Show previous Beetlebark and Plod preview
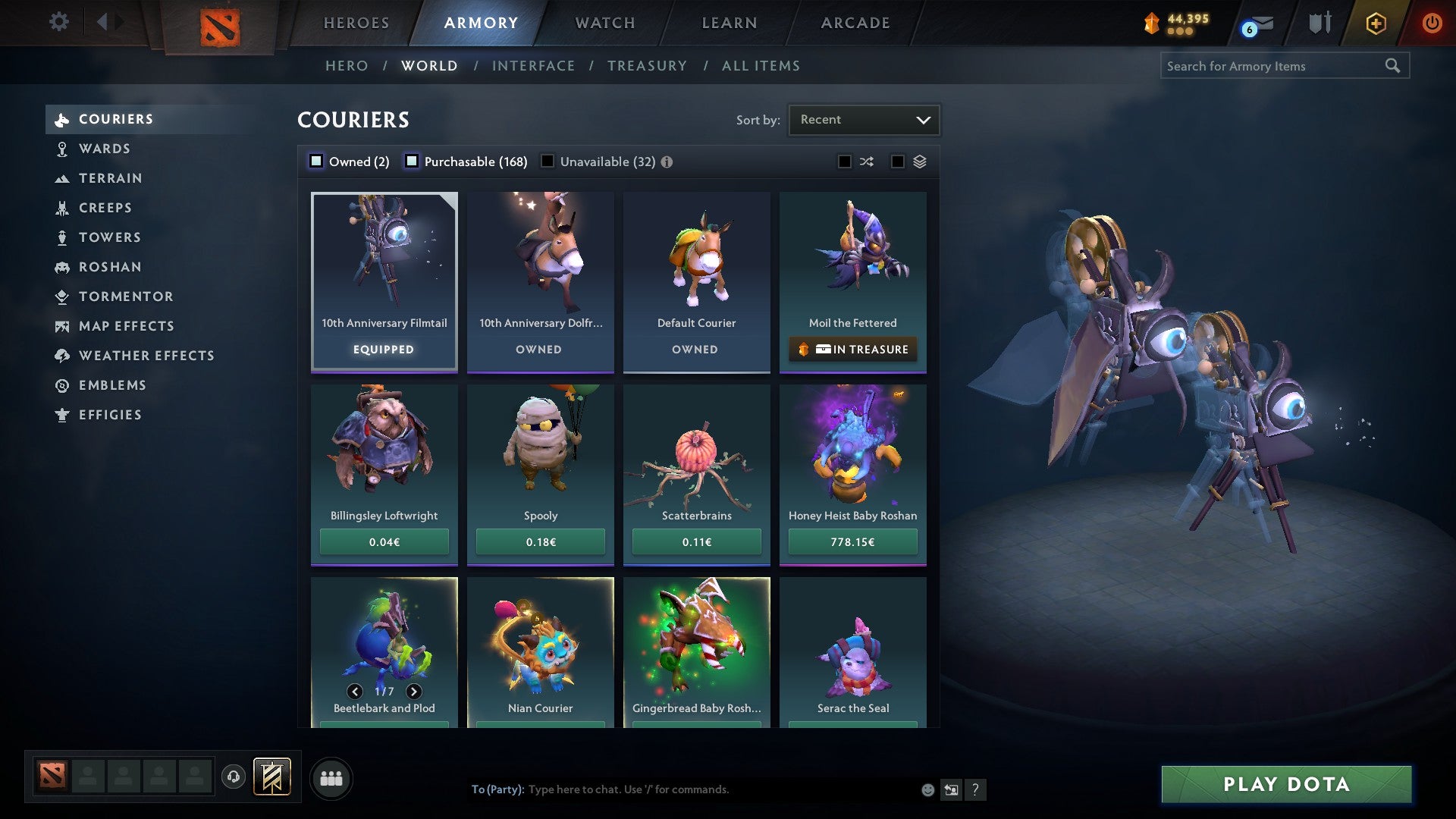 coord(354,692)
